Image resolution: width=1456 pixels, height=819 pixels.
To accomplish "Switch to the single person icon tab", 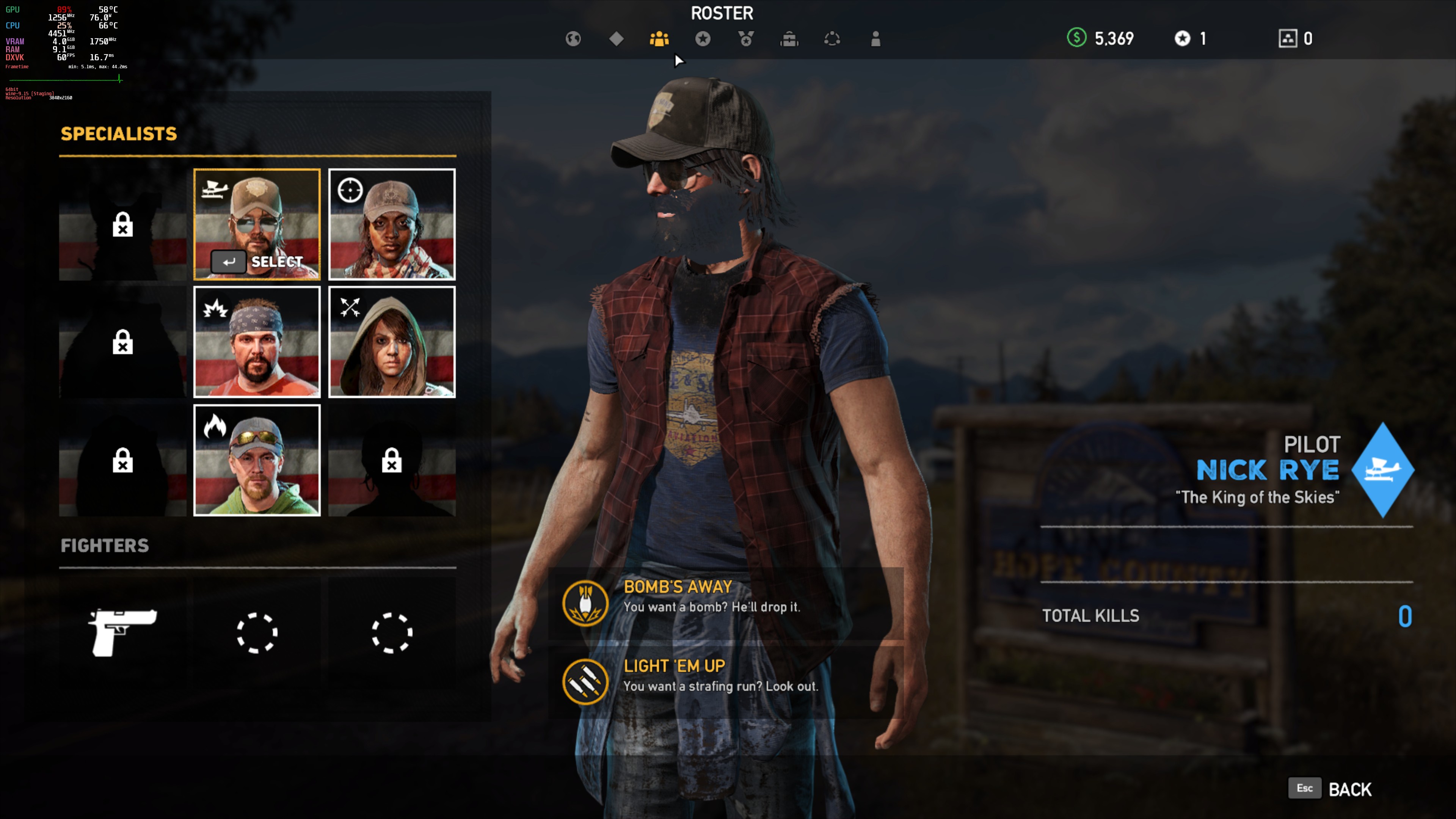I will click(x=875, y=38).
